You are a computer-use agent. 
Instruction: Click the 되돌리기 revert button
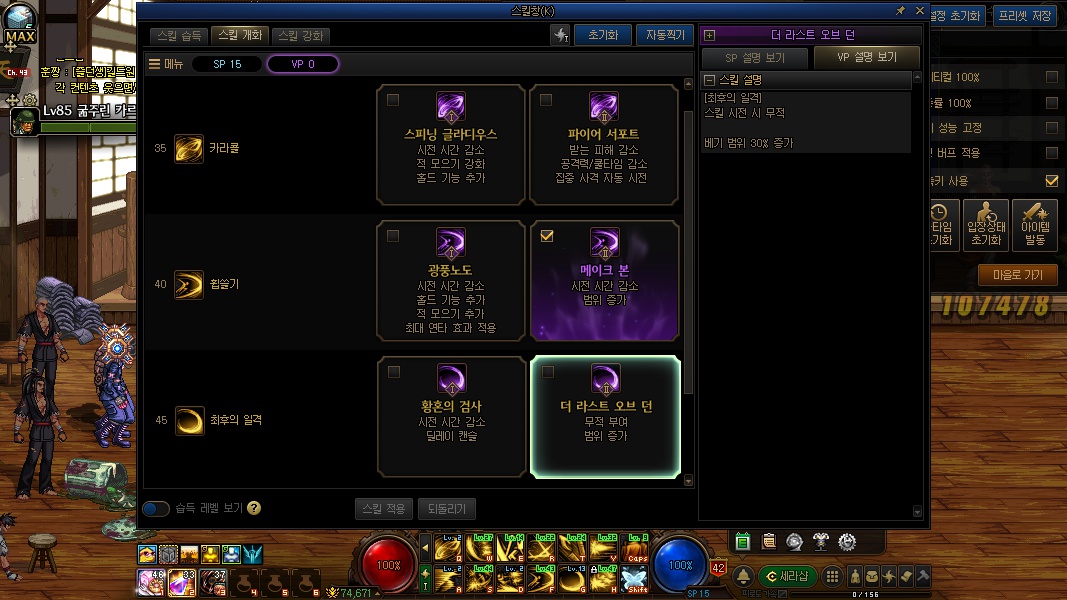tap(446, 509)
